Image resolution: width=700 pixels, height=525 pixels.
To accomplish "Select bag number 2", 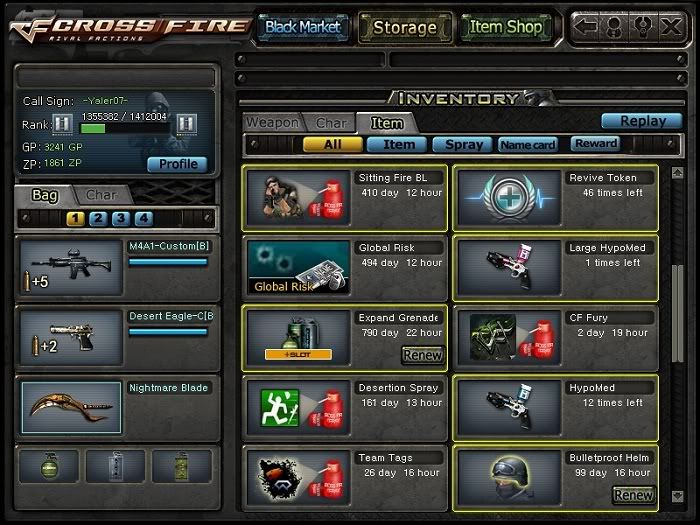I will pos(98,218).
